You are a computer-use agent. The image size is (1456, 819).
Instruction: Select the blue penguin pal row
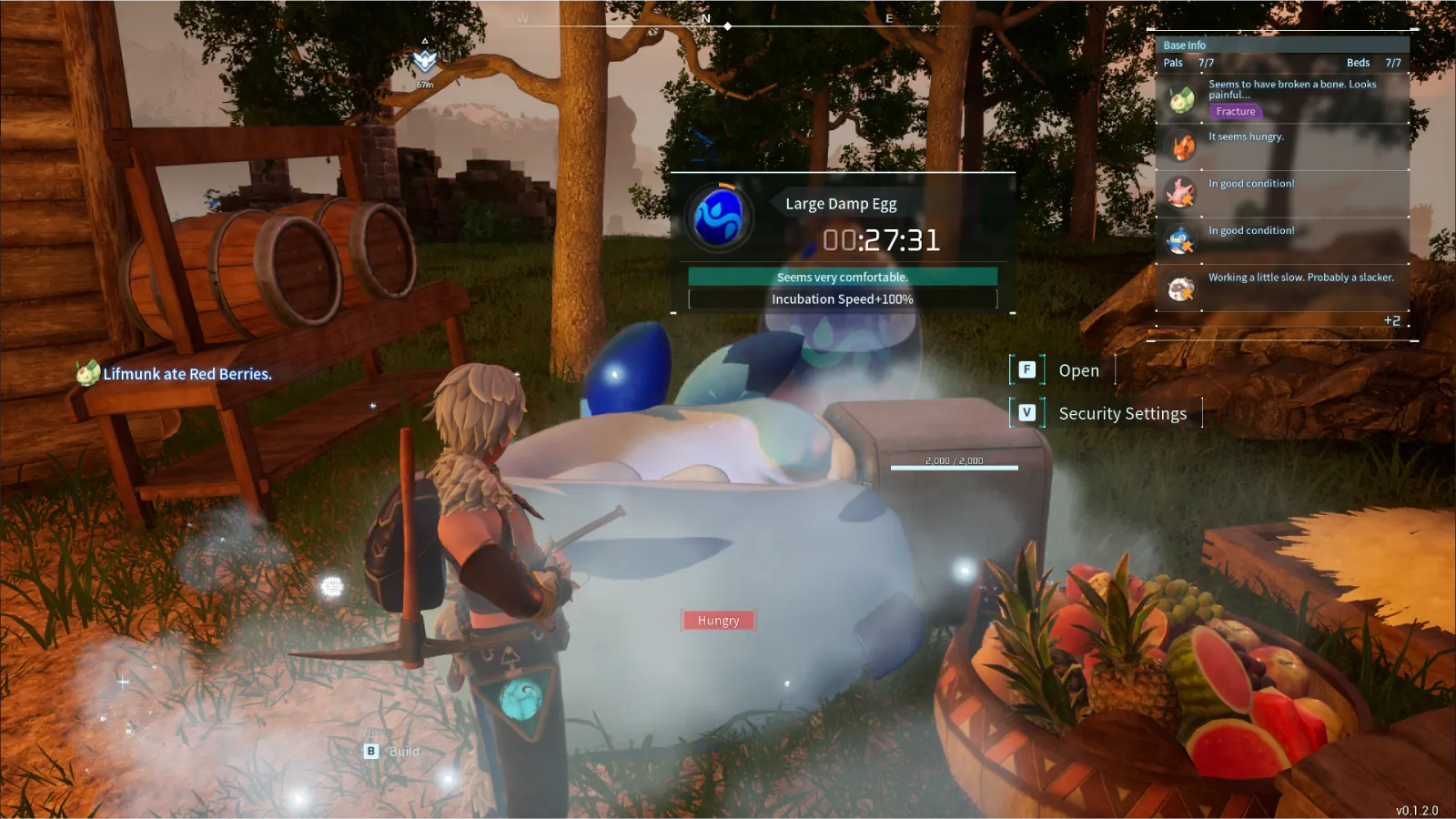coord(1282,240)
